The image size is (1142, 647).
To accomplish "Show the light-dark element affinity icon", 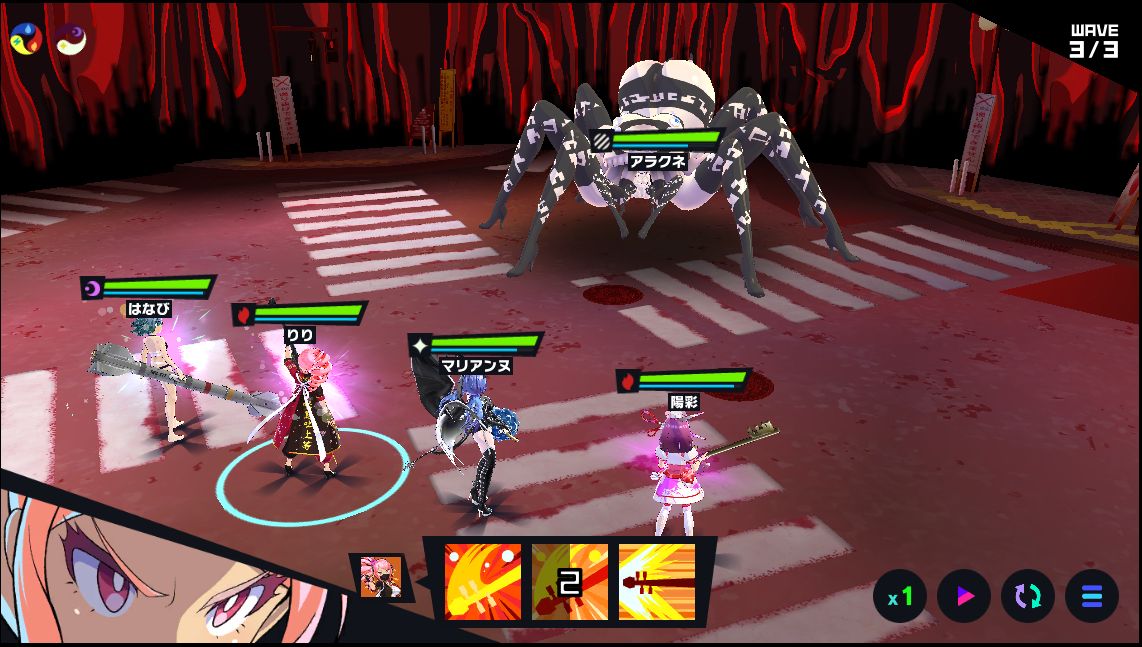I will (x=70, y=39).
